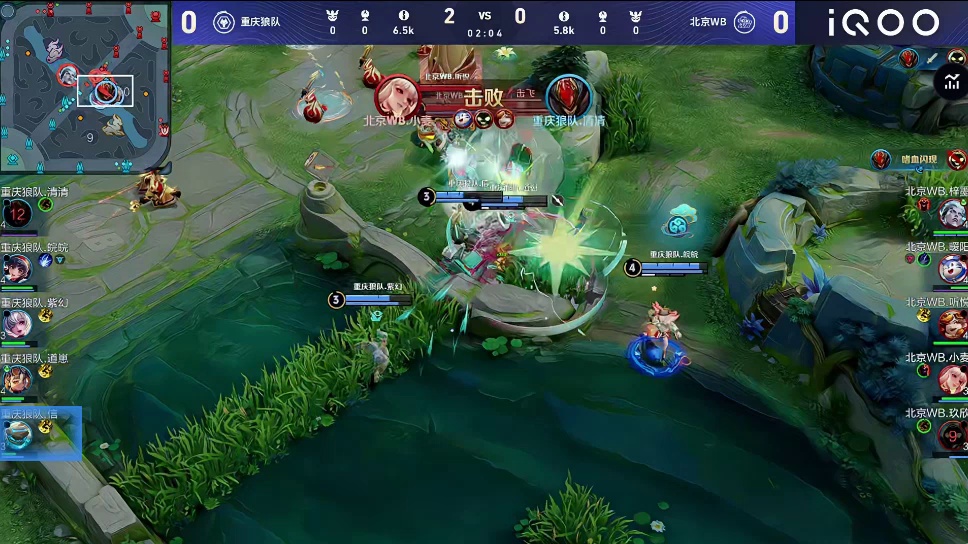Open the stats chart panel button
The width and height of the screenshot is (968, 544).
tap(950, 84)
